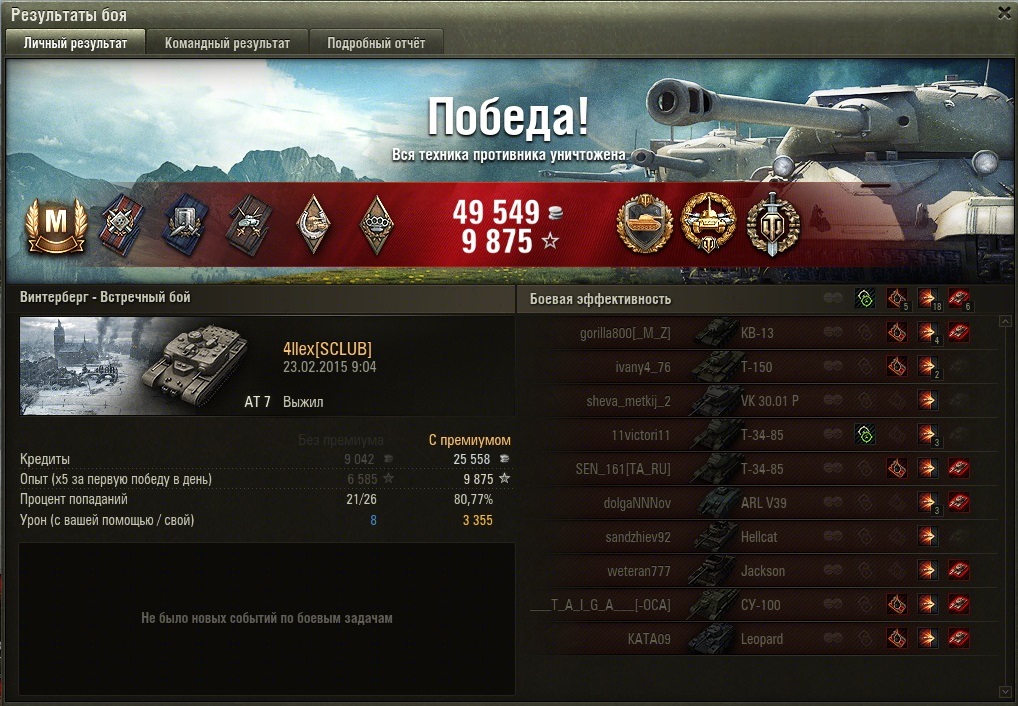Switch to the Личный результат tab

point(76,43)
